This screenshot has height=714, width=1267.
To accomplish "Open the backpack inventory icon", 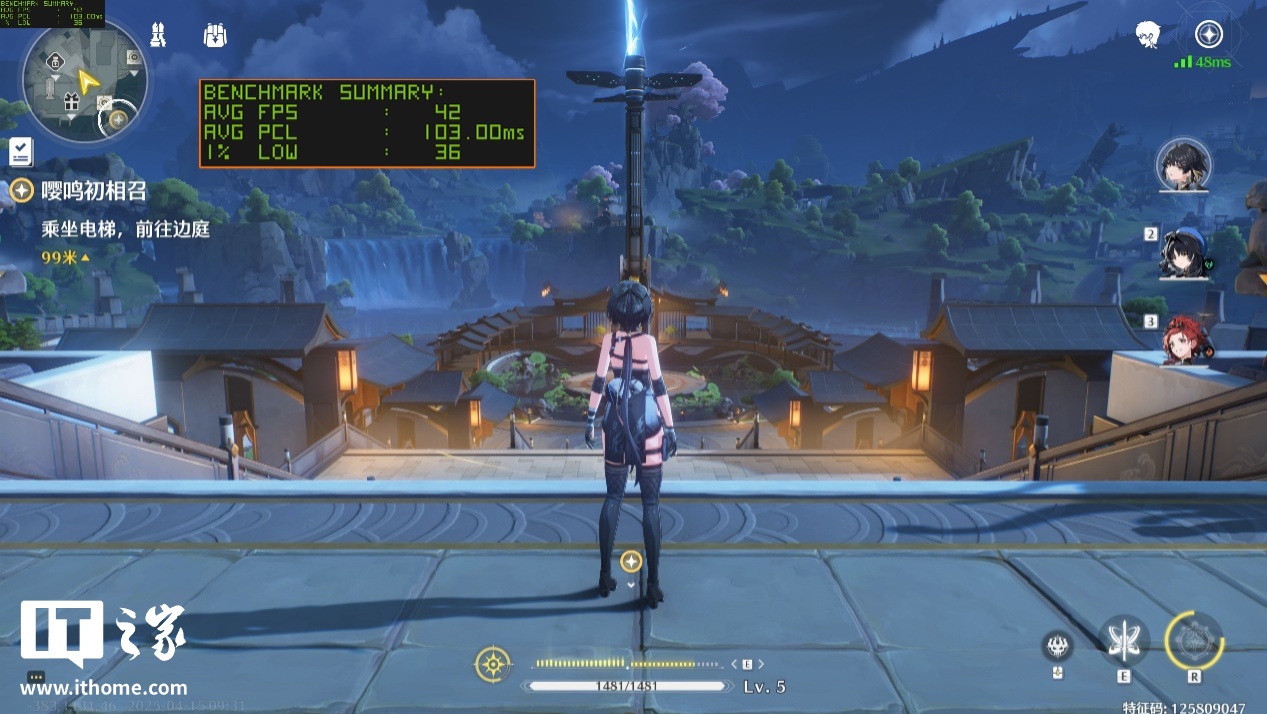I will pos(215,35).
